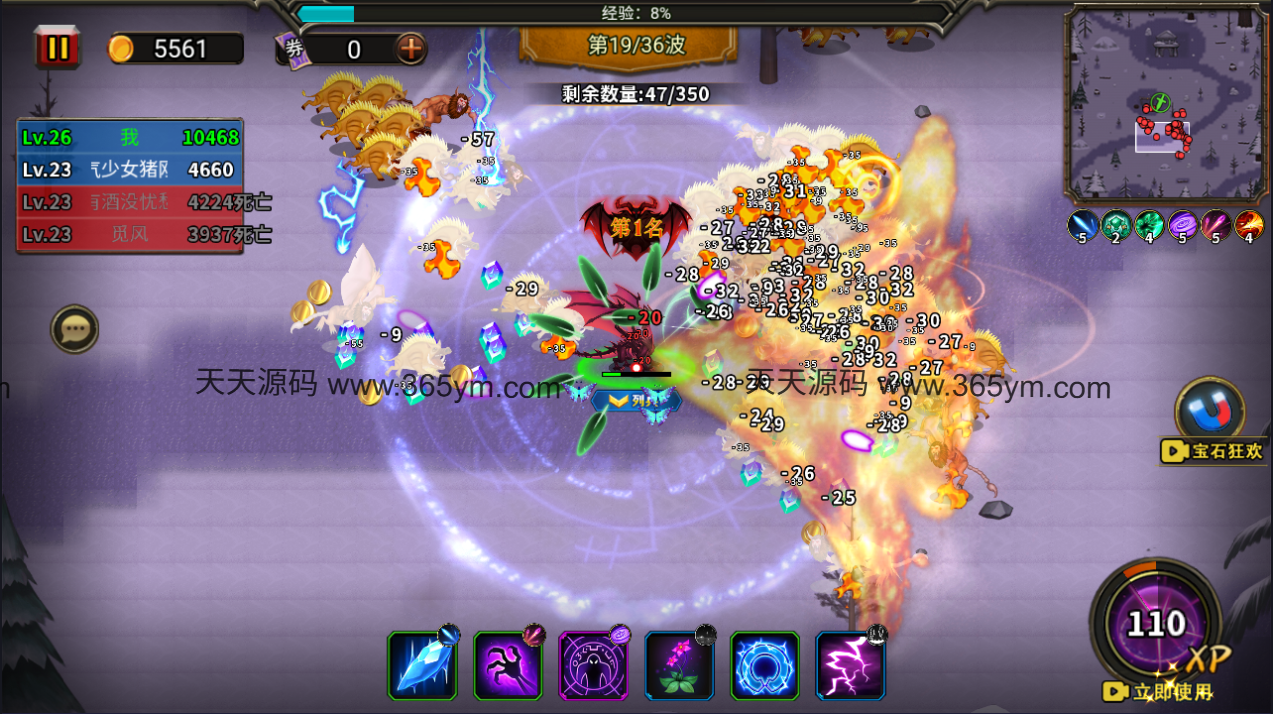
Task: Use the purple summoning circle skill
Action: tap(593, 666)
